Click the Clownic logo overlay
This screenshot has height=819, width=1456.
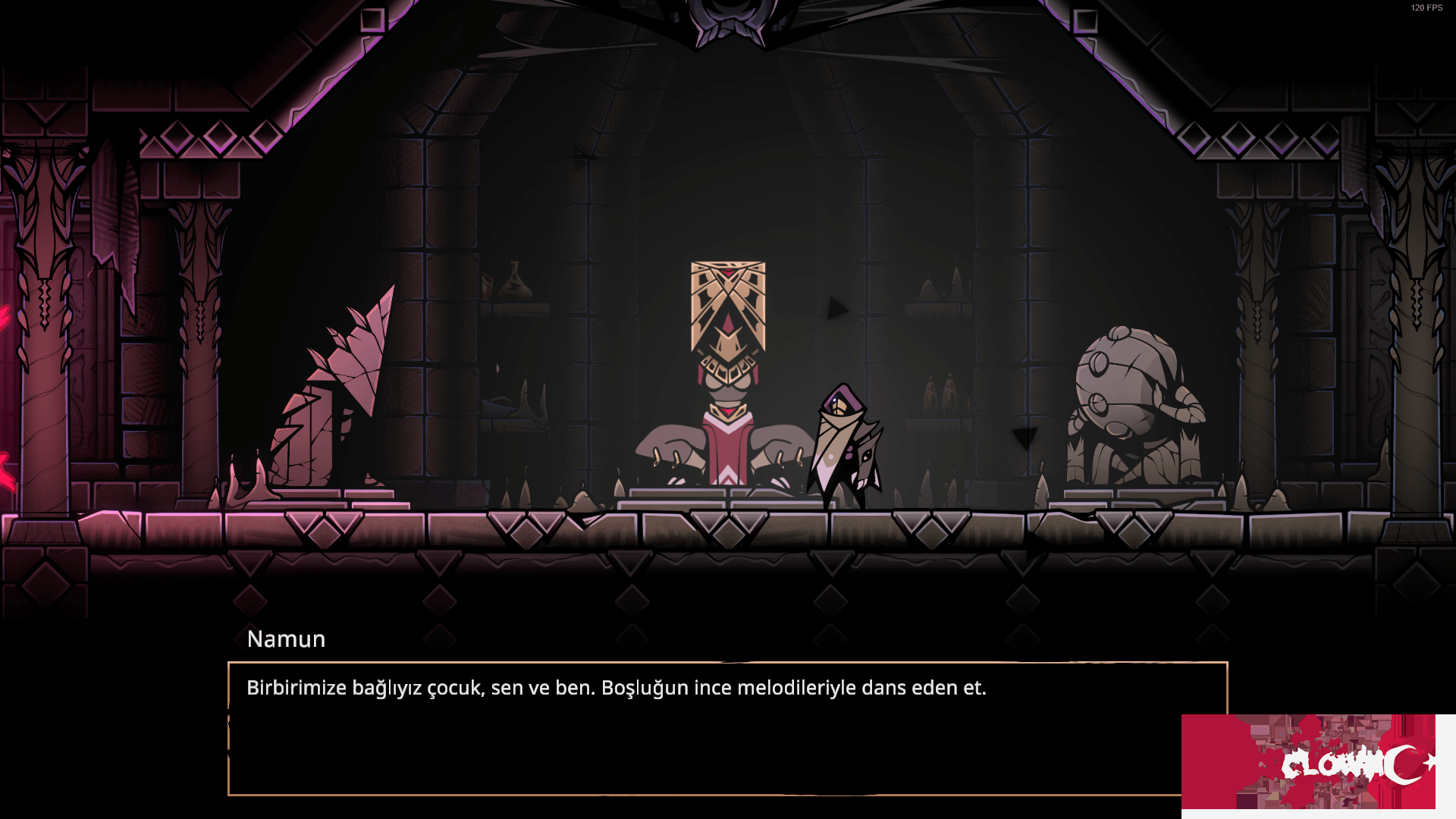point(1317,763)
